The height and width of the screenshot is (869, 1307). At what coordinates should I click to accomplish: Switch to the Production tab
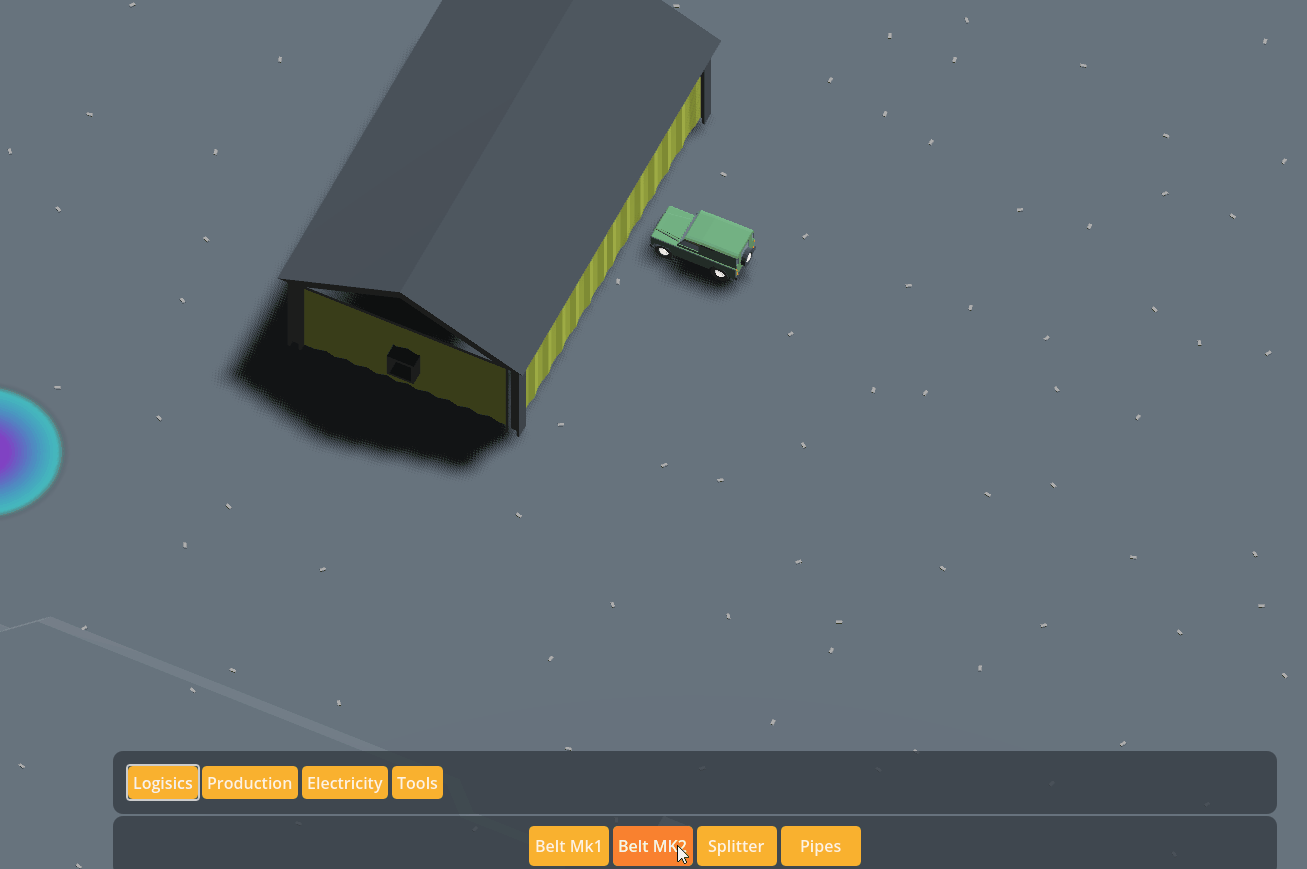point(249,782)
